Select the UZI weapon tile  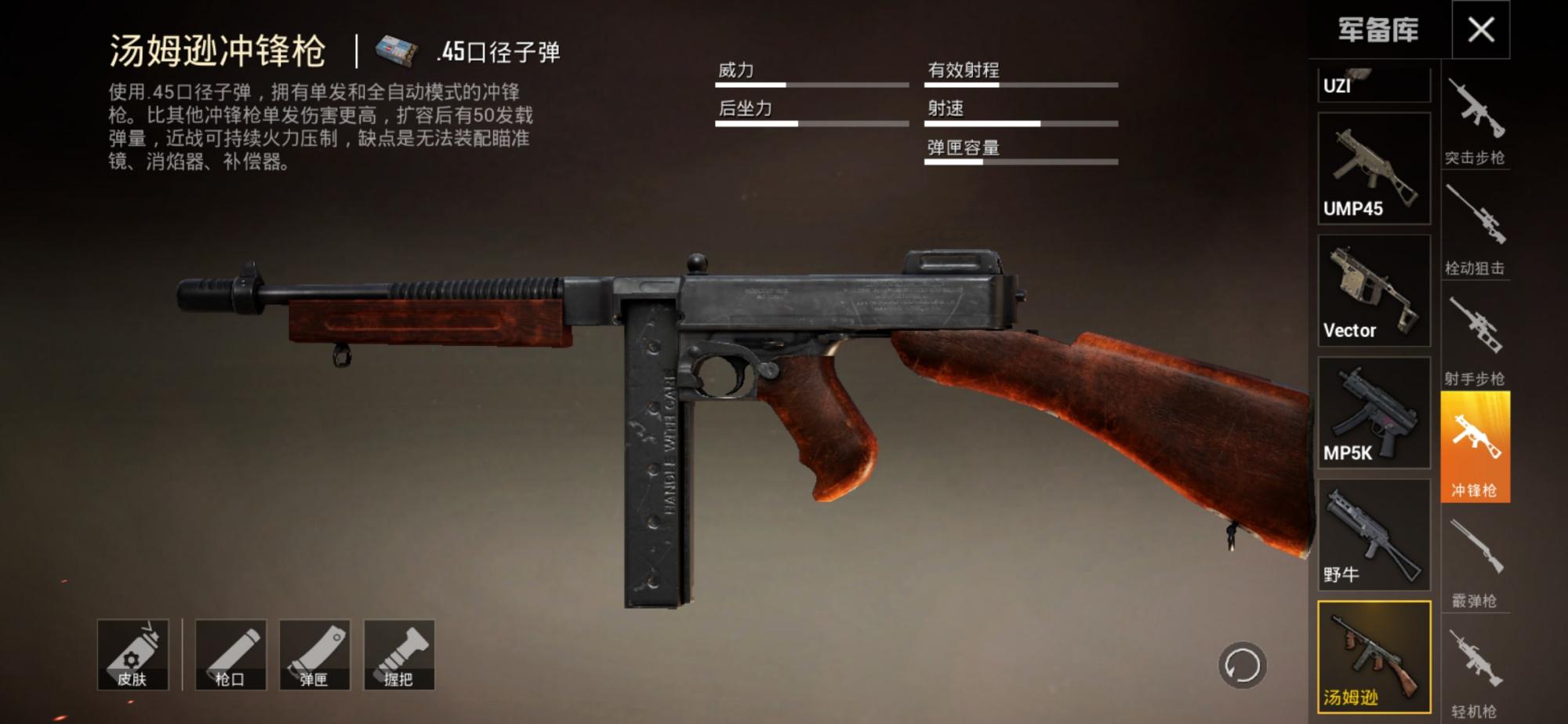pos(1374,84)
